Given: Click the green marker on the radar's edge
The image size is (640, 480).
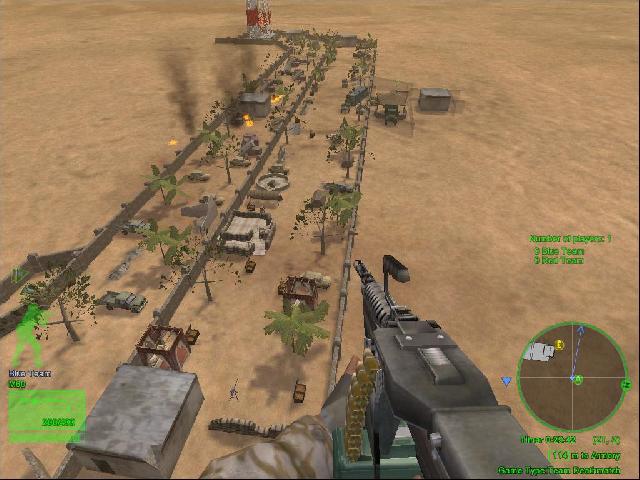Looking at the screenshot, I should (626, 384).
